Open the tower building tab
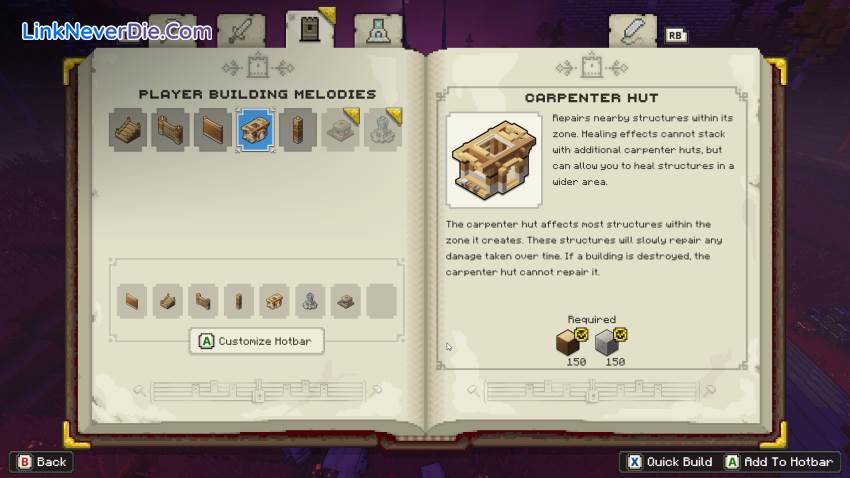Screen dimensions: 850x478 pyautogui.click(x=309, y=30)
